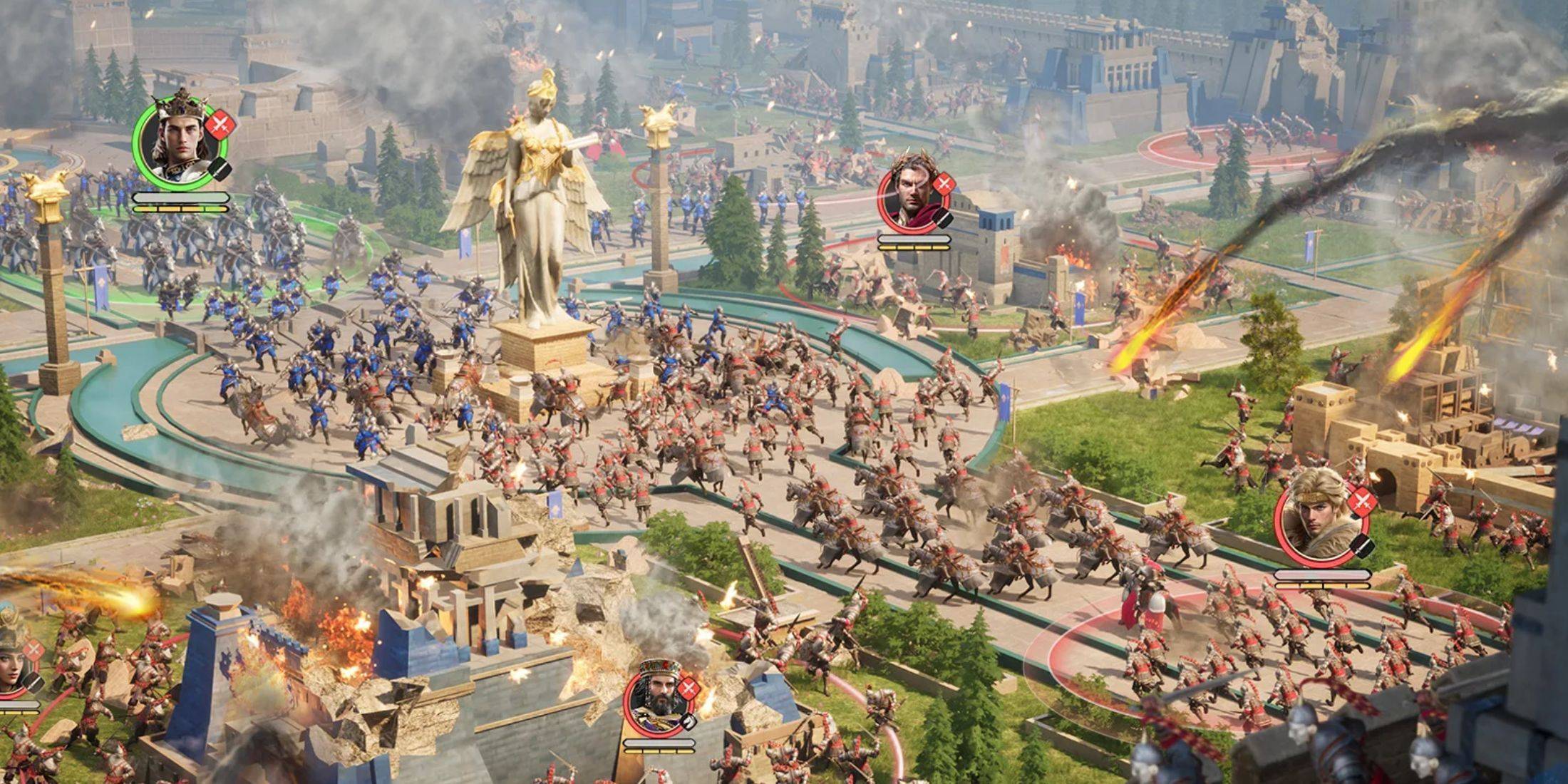Image resolution: width=1568 pixels, height=784 pixels.
Task: Click the yellow rage bar under the green-ringed king
Action: click(181, 209)
